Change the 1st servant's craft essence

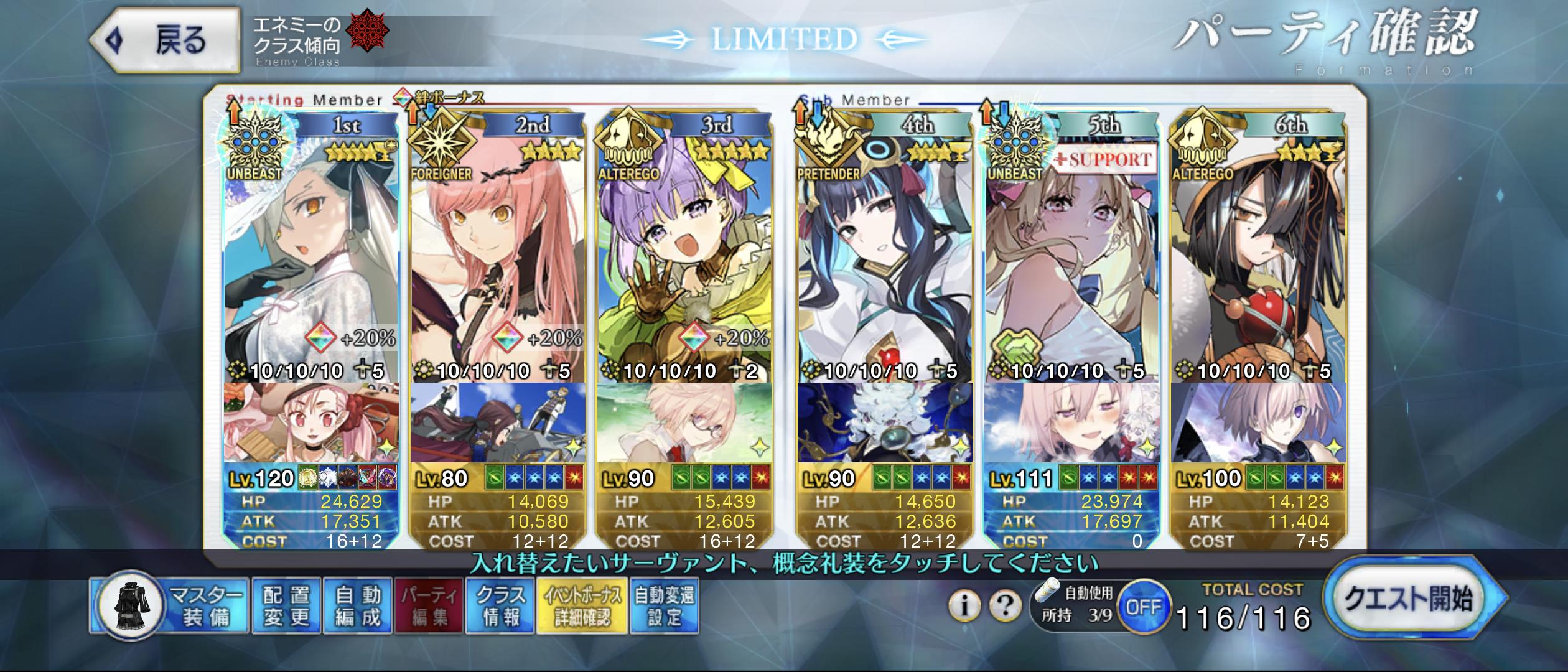point(311,423)
